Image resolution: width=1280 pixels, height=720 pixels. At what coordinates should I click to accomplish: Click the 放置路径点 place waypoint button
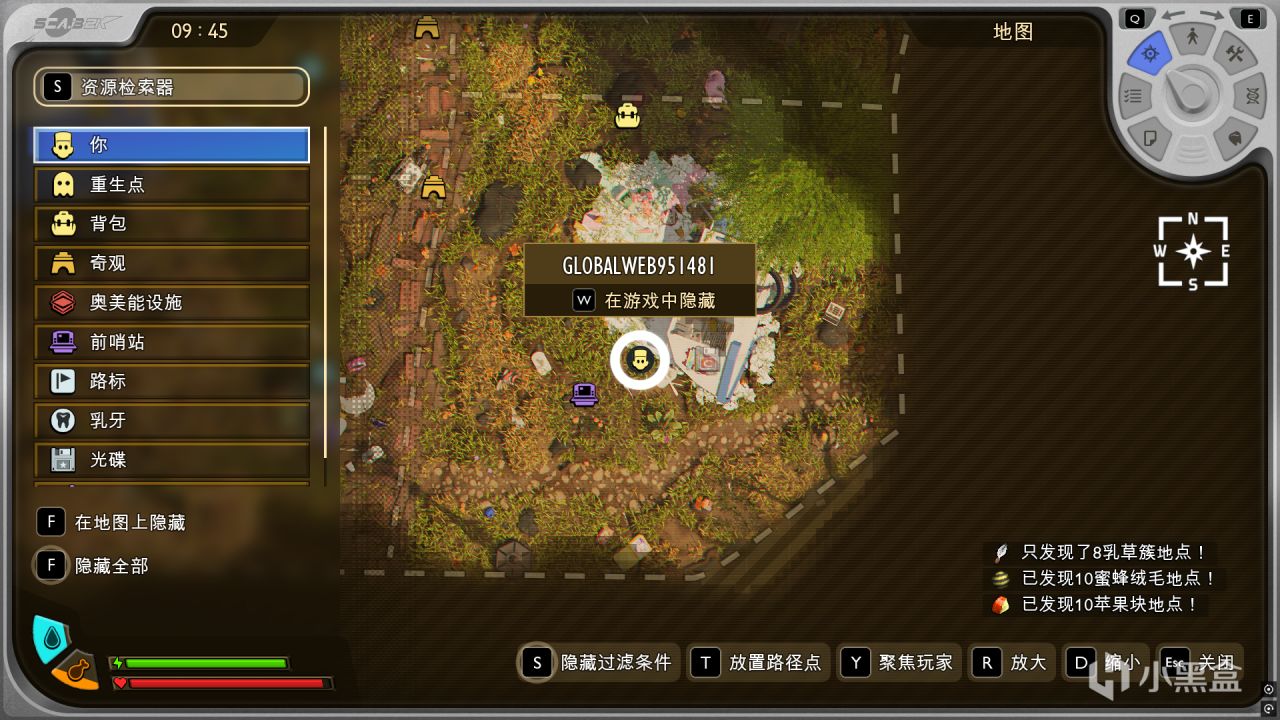pyautogui.click(x=759, y=662)
